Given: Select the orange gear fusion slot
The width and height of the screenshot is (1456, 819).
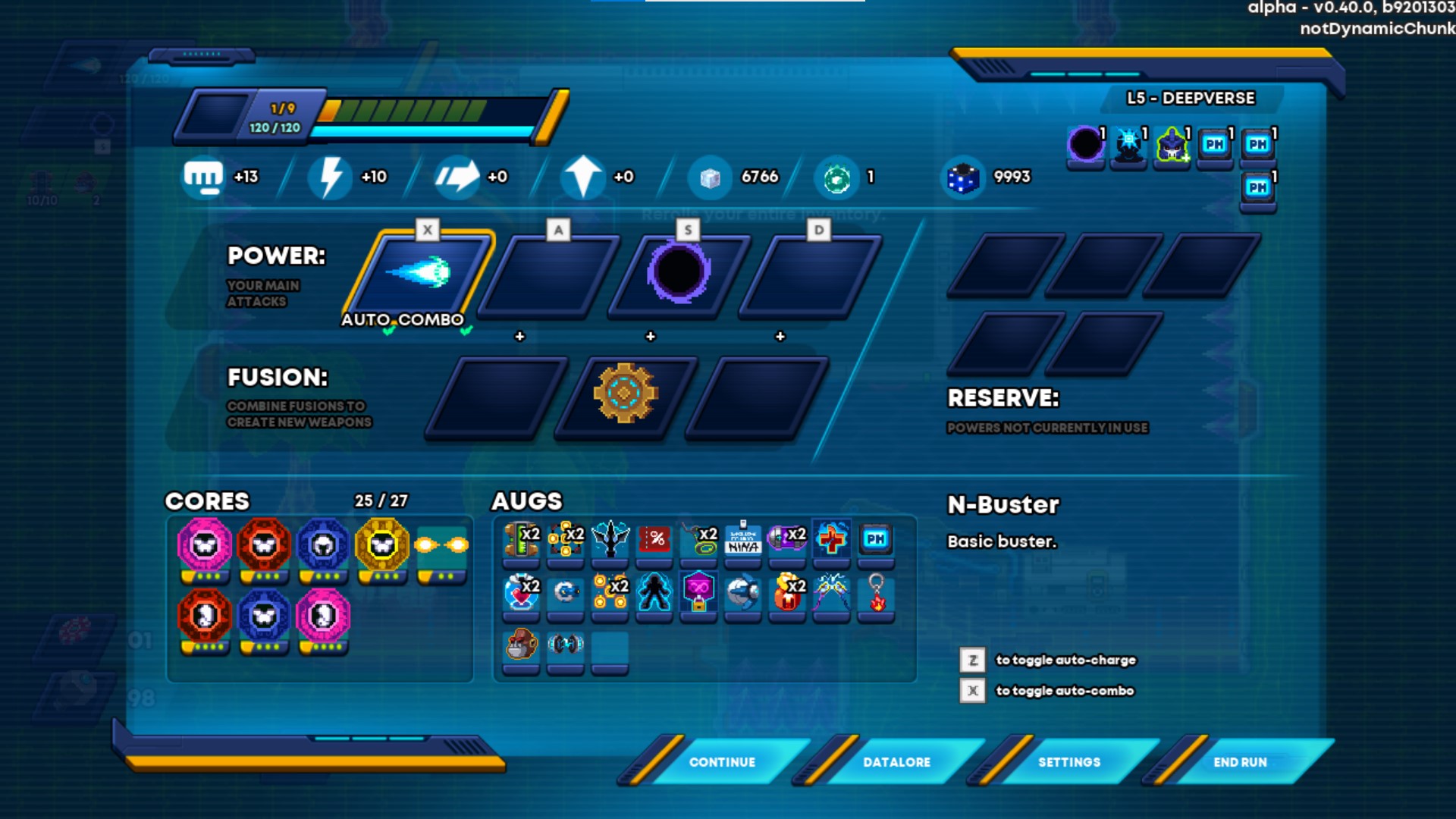Looking at the screenshot, I should click(625, 394).
